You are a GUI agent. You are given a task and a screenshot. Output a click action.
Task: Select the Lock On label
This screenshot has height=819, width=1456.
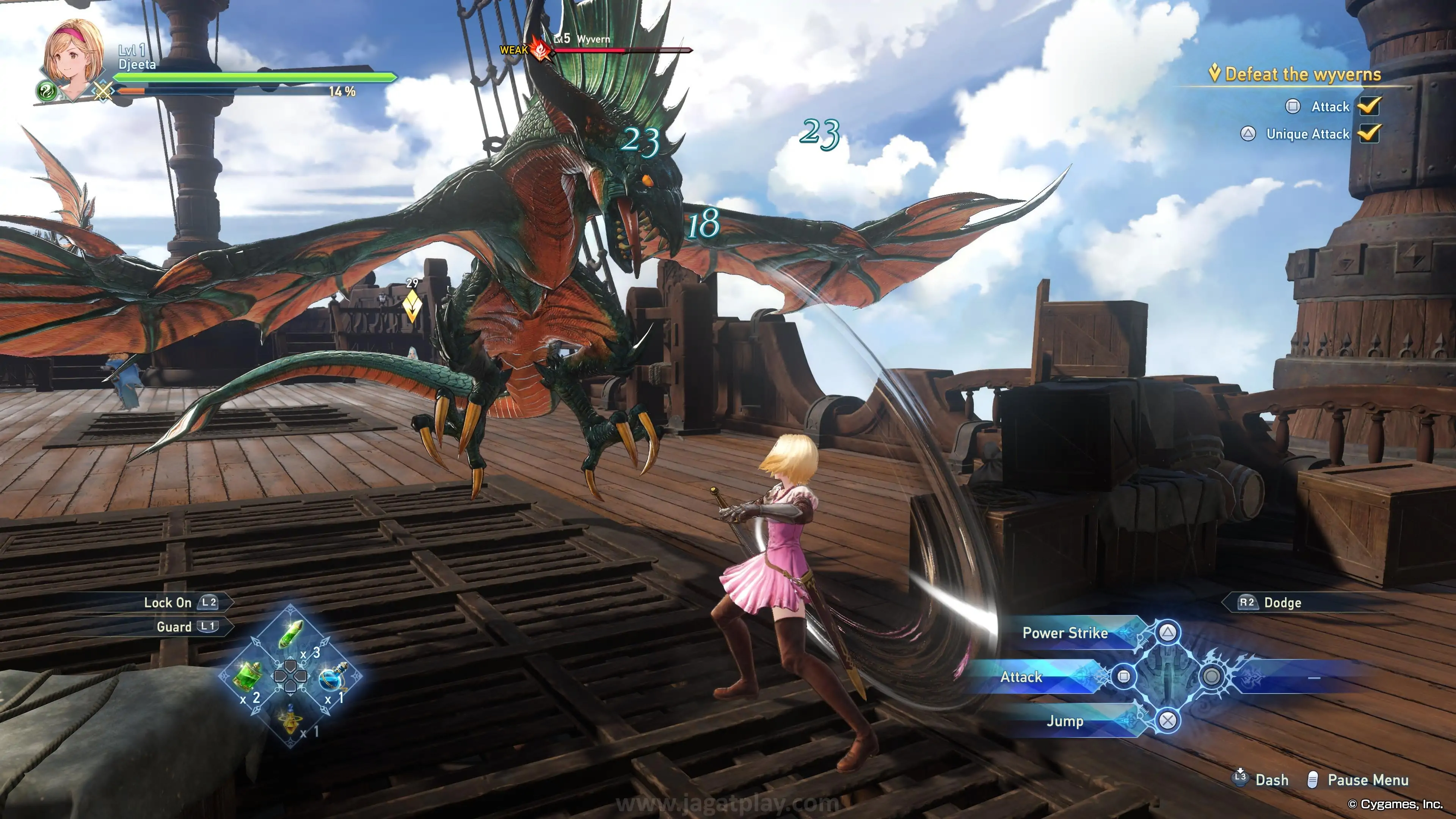(168, 602)
